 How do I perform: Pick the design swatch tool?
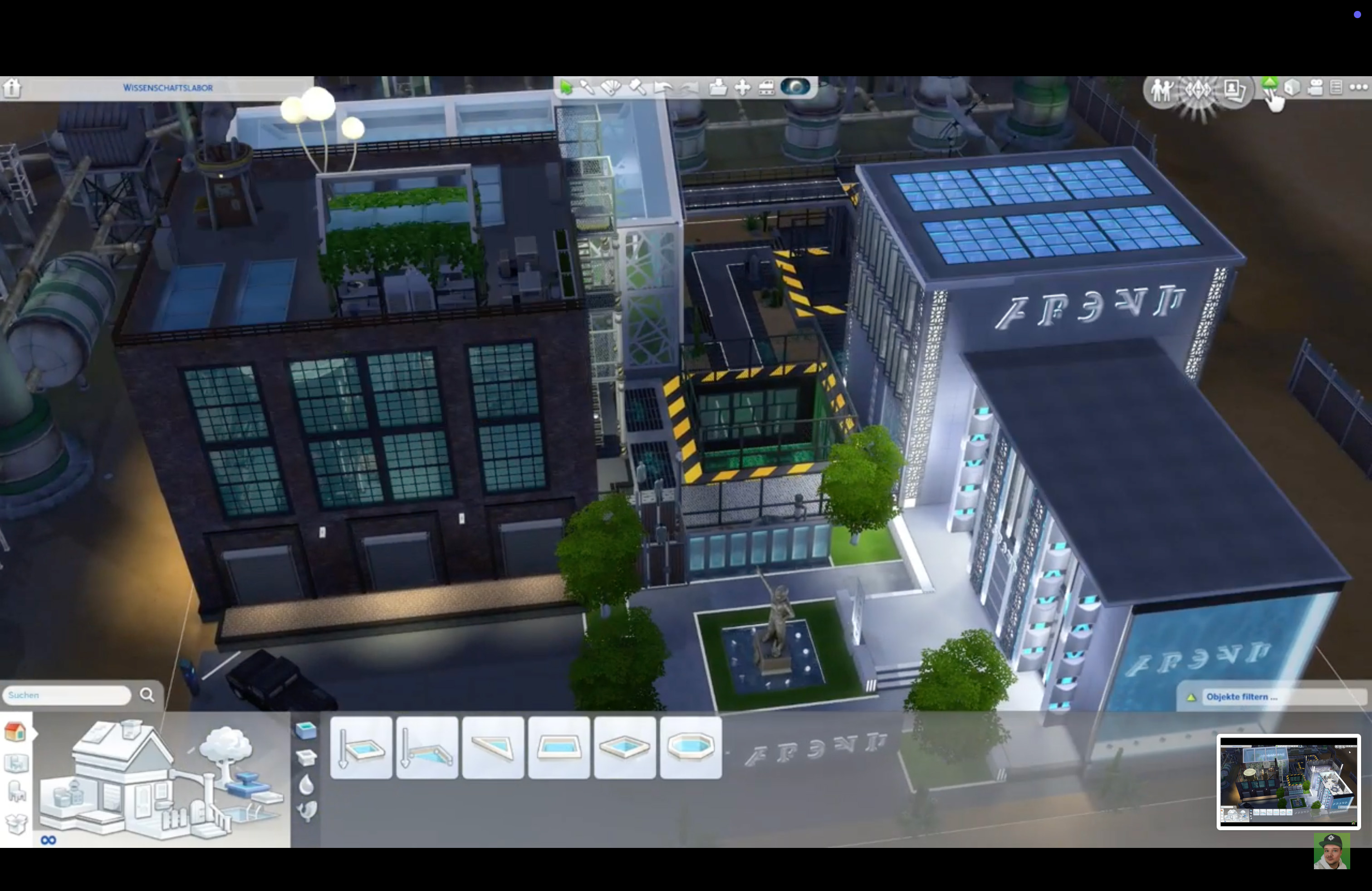tap(611, 88)
